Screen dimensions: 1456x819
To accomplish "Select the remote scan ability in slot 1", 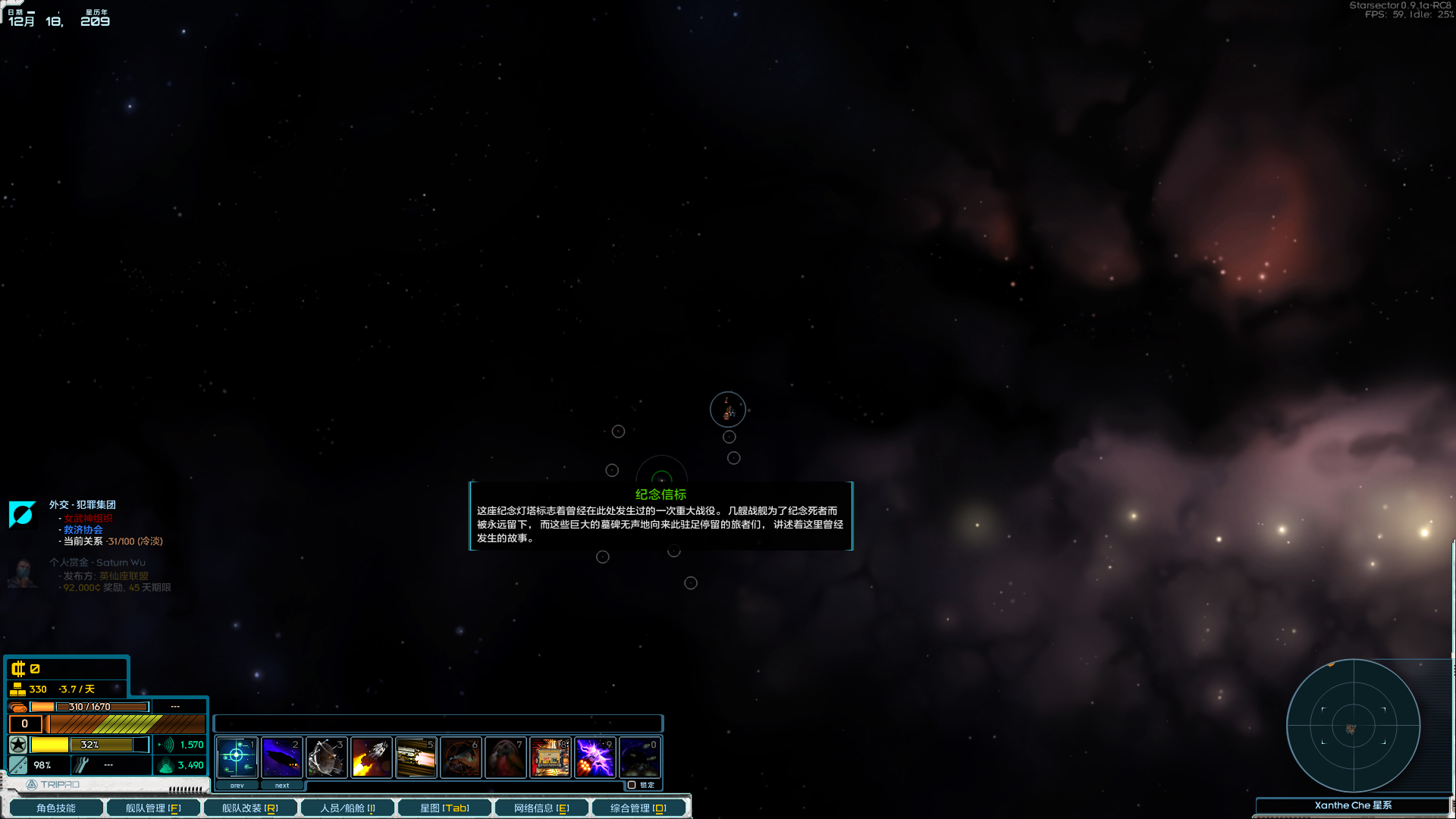I will 237,757.
